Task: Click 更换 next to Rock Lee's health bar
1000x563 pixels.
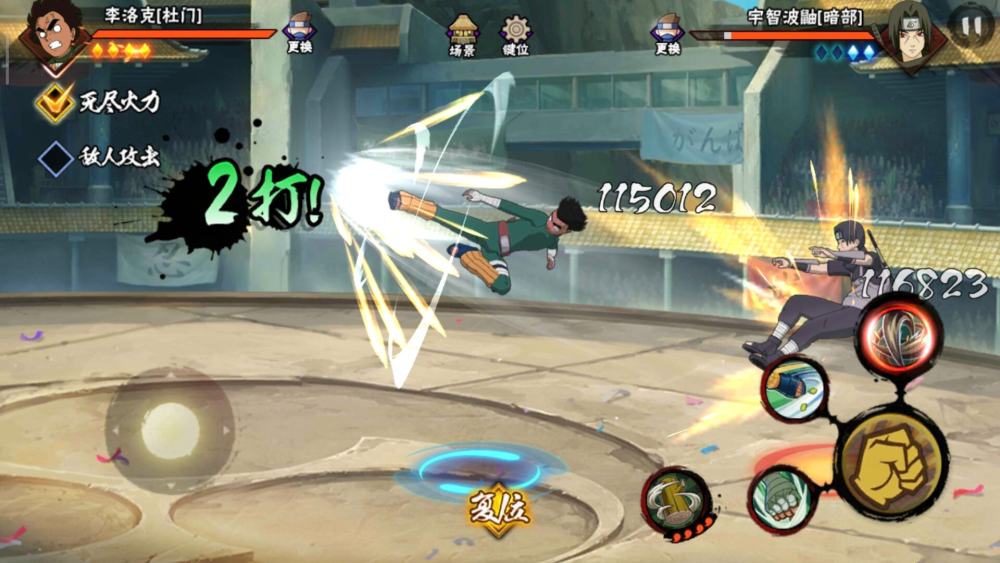Action: [x=299, y=33]
